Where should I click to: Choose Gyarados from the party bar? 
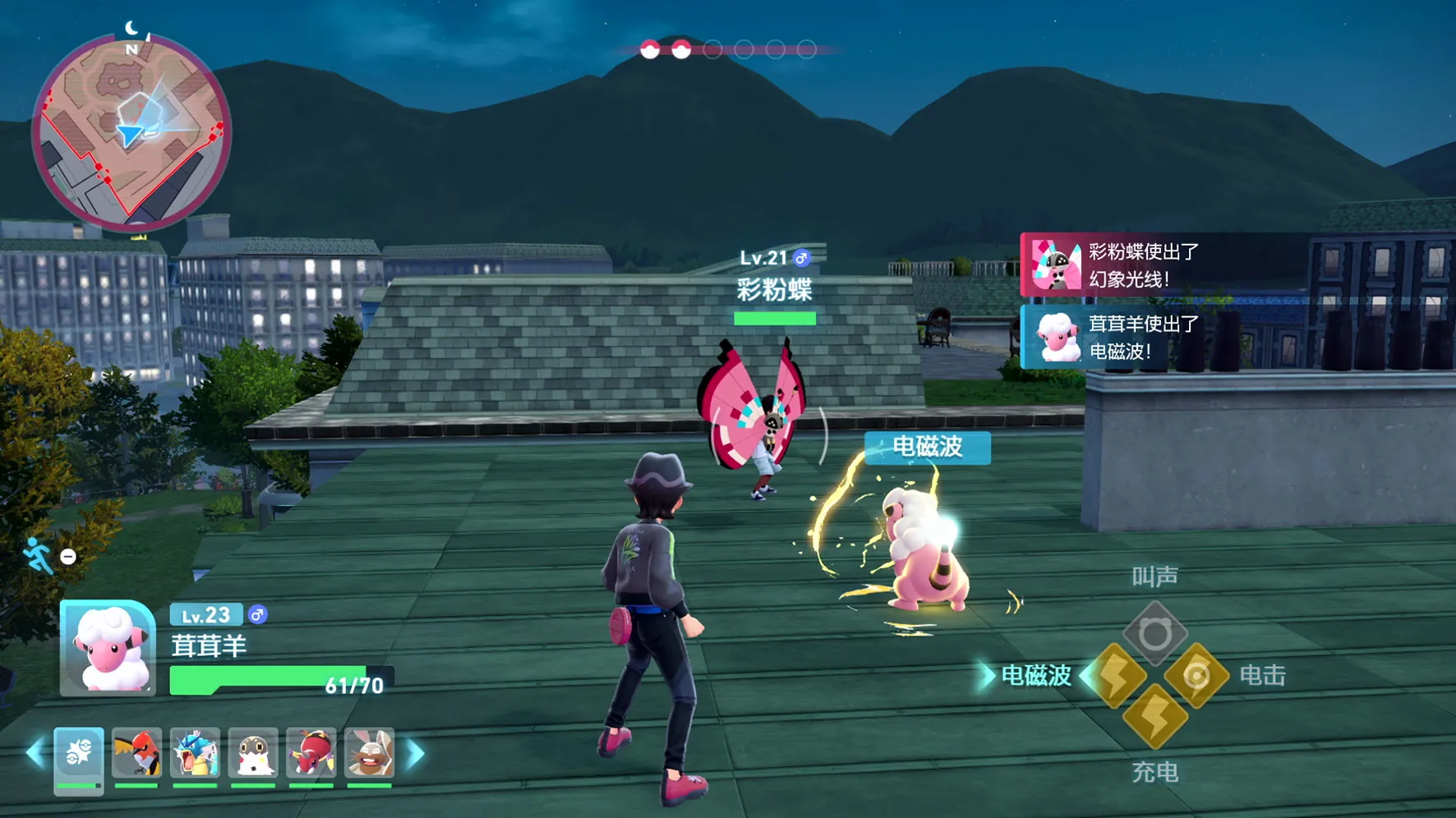[x=195, y=753]
